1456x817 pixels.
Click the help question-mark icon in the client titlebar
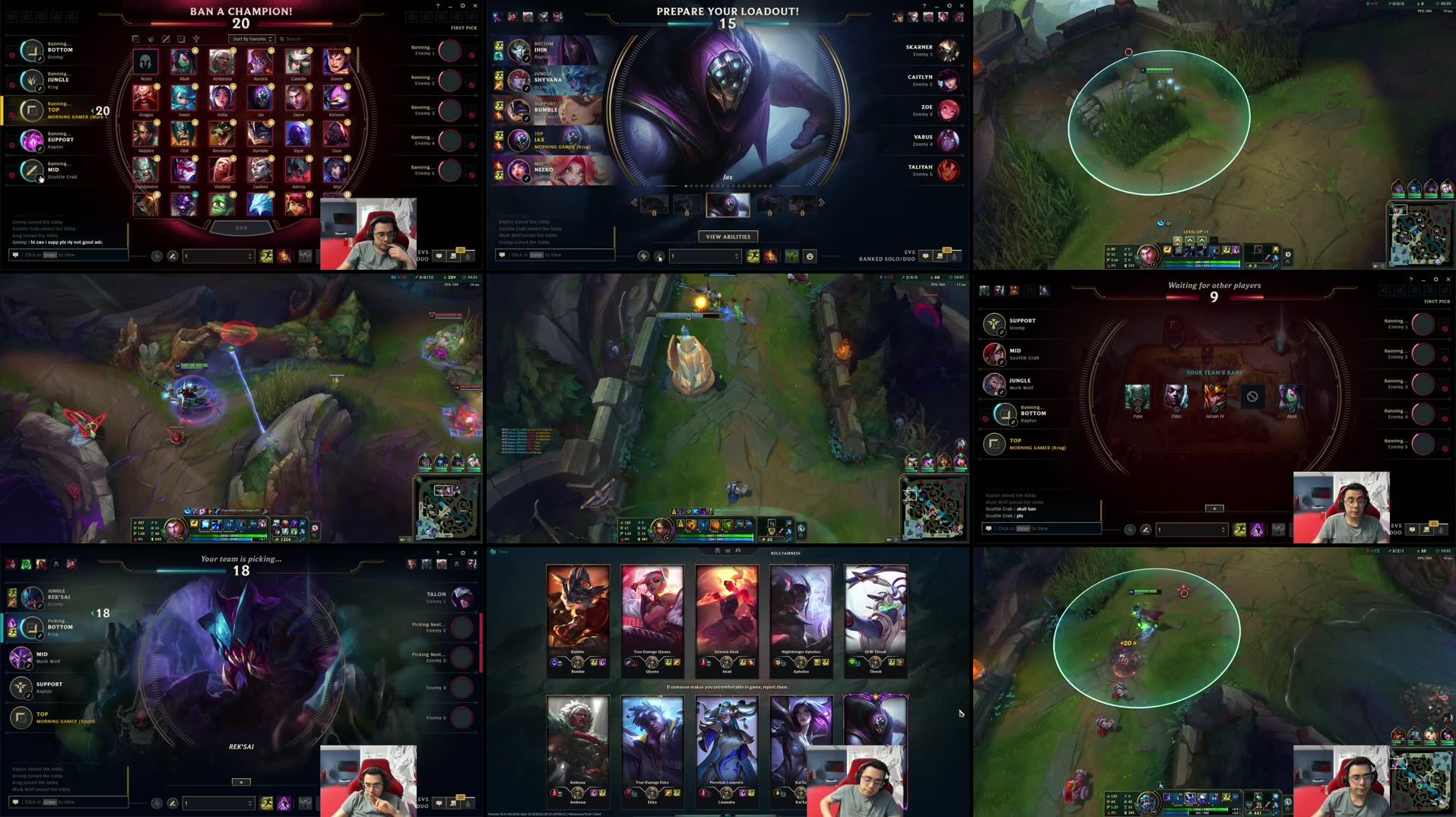point(439,6)
